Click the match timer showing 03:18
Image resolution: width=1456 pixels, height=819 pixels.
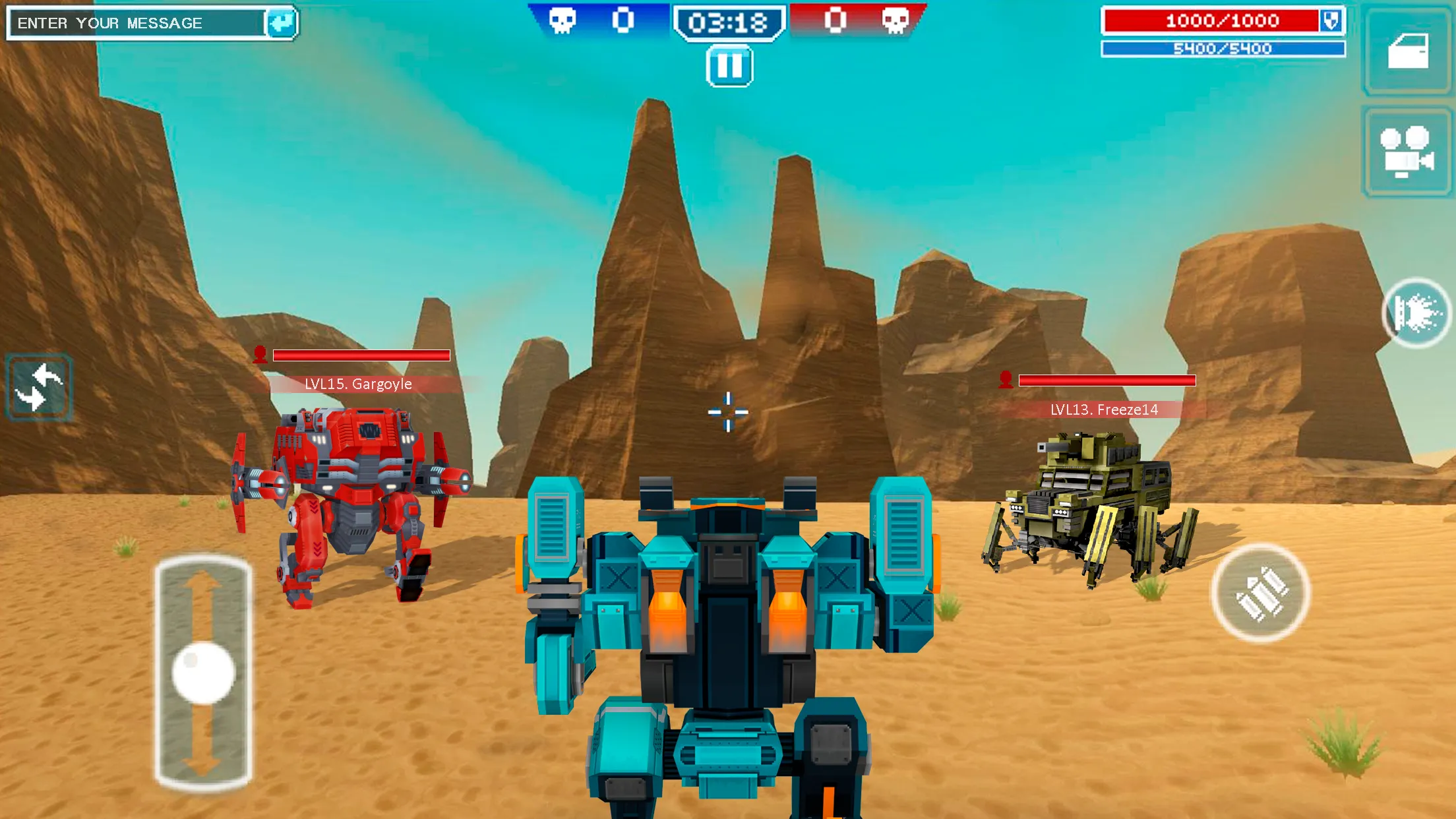click(728, 20)
